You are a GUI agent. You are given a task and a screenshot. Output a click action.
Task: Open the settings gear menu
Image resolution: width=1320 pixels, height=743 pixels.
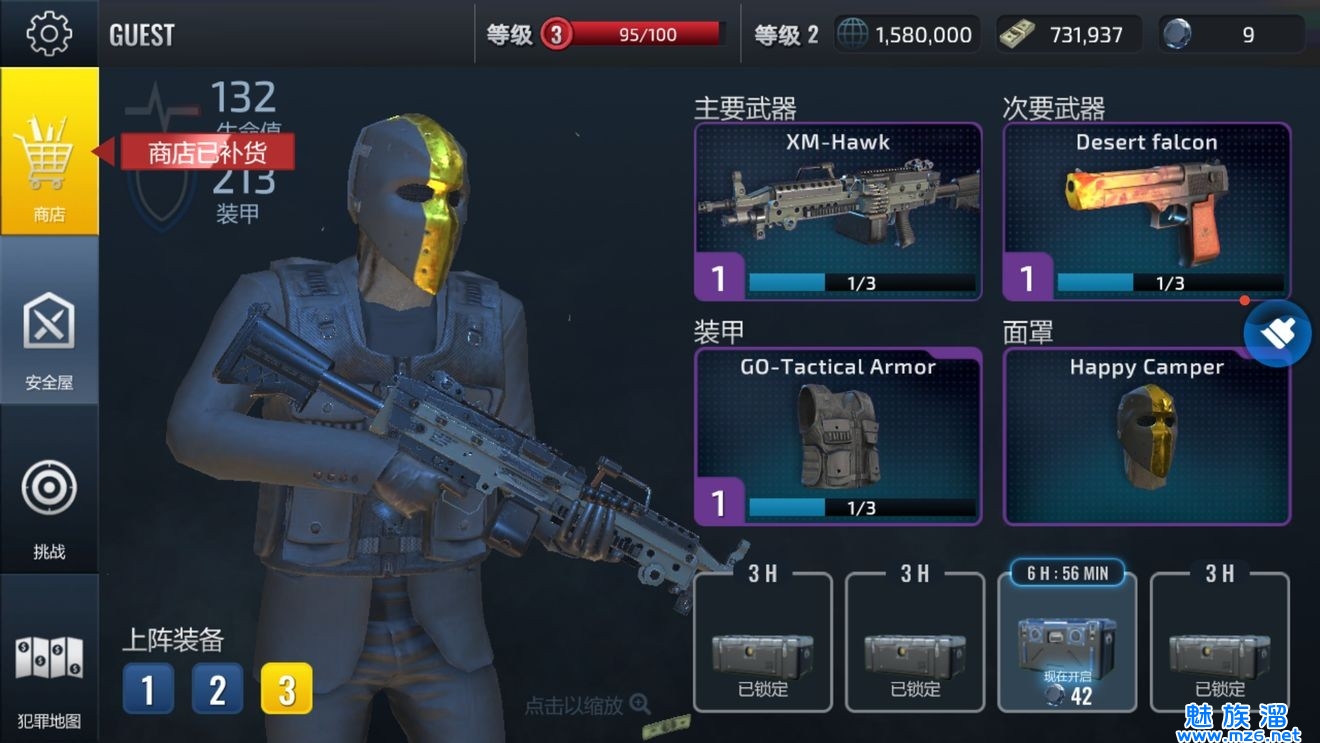click(49, 33)
